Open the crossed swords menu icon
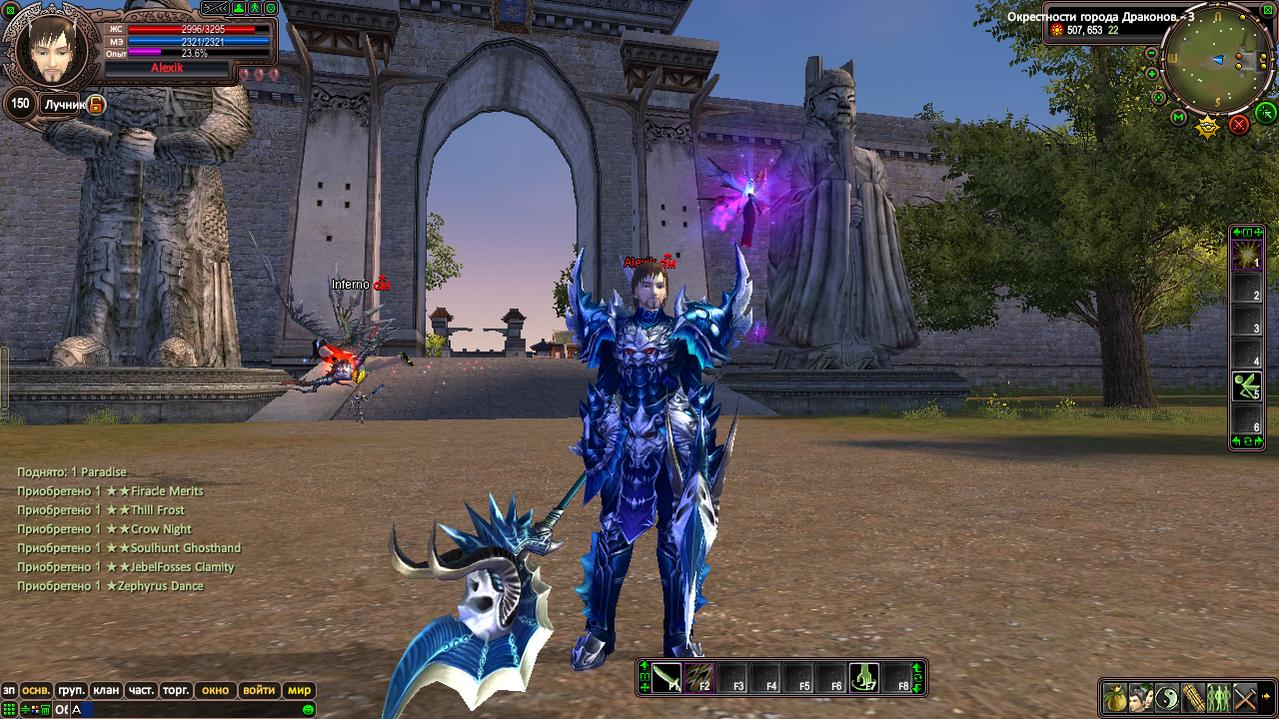The image size is (1279, 719). coord(1245,697)
